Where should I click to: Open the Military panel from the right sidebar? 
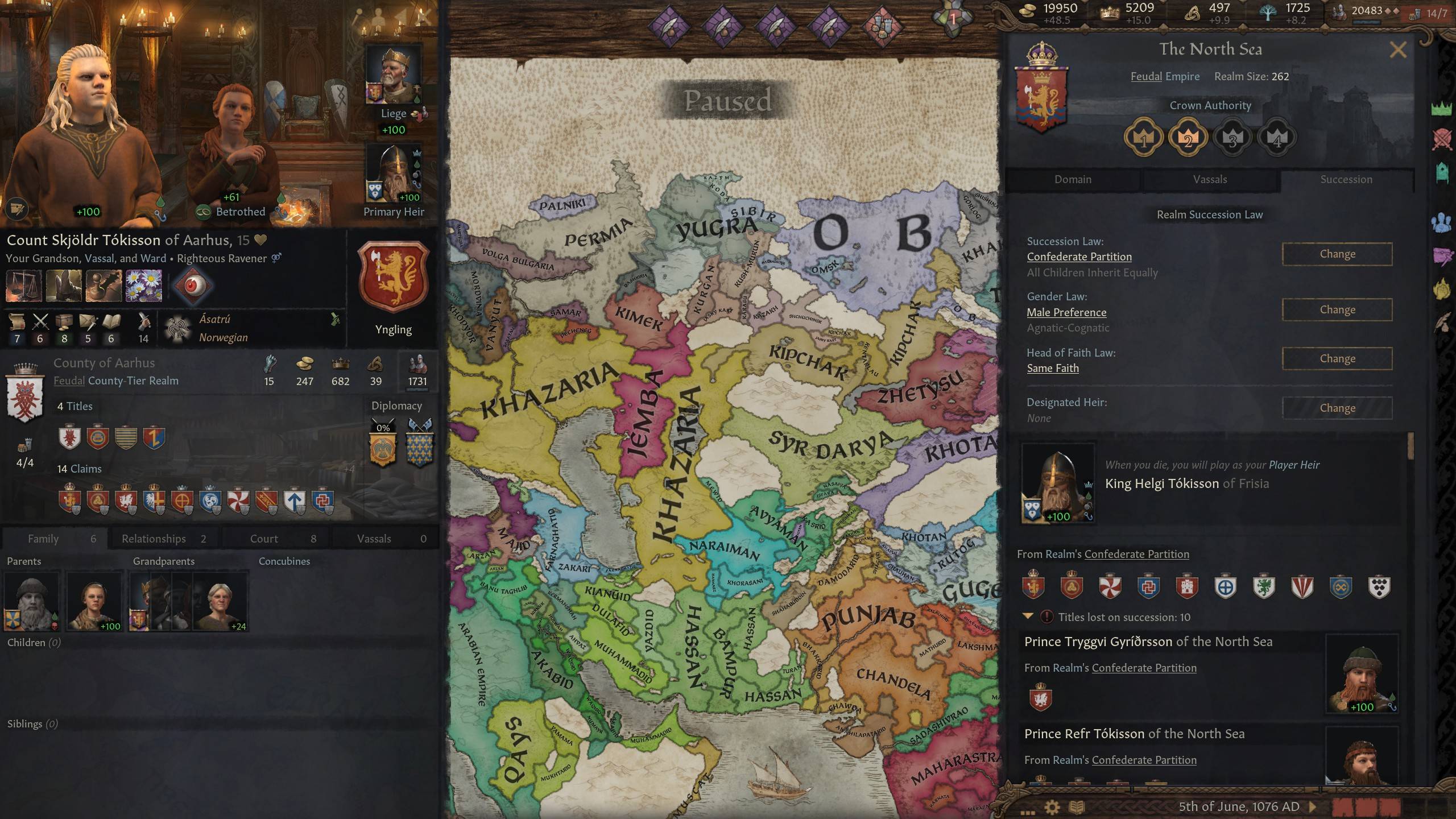pos(1441,138)
